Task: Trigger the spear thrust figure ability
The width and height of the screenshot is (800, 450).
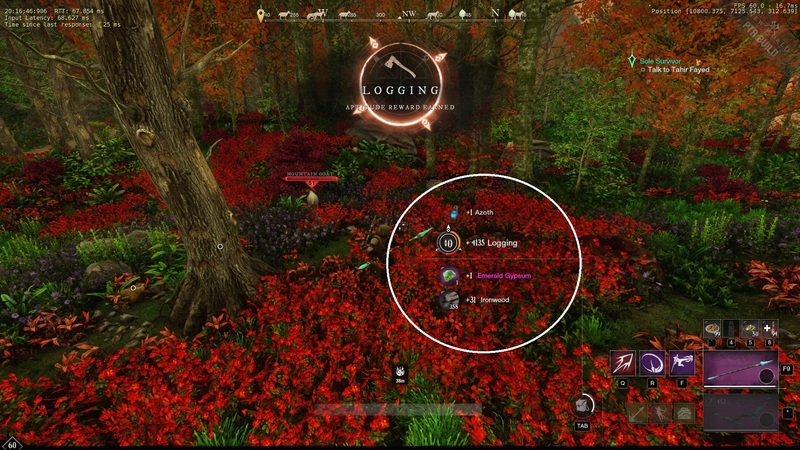Action: [x=683, y=364]
